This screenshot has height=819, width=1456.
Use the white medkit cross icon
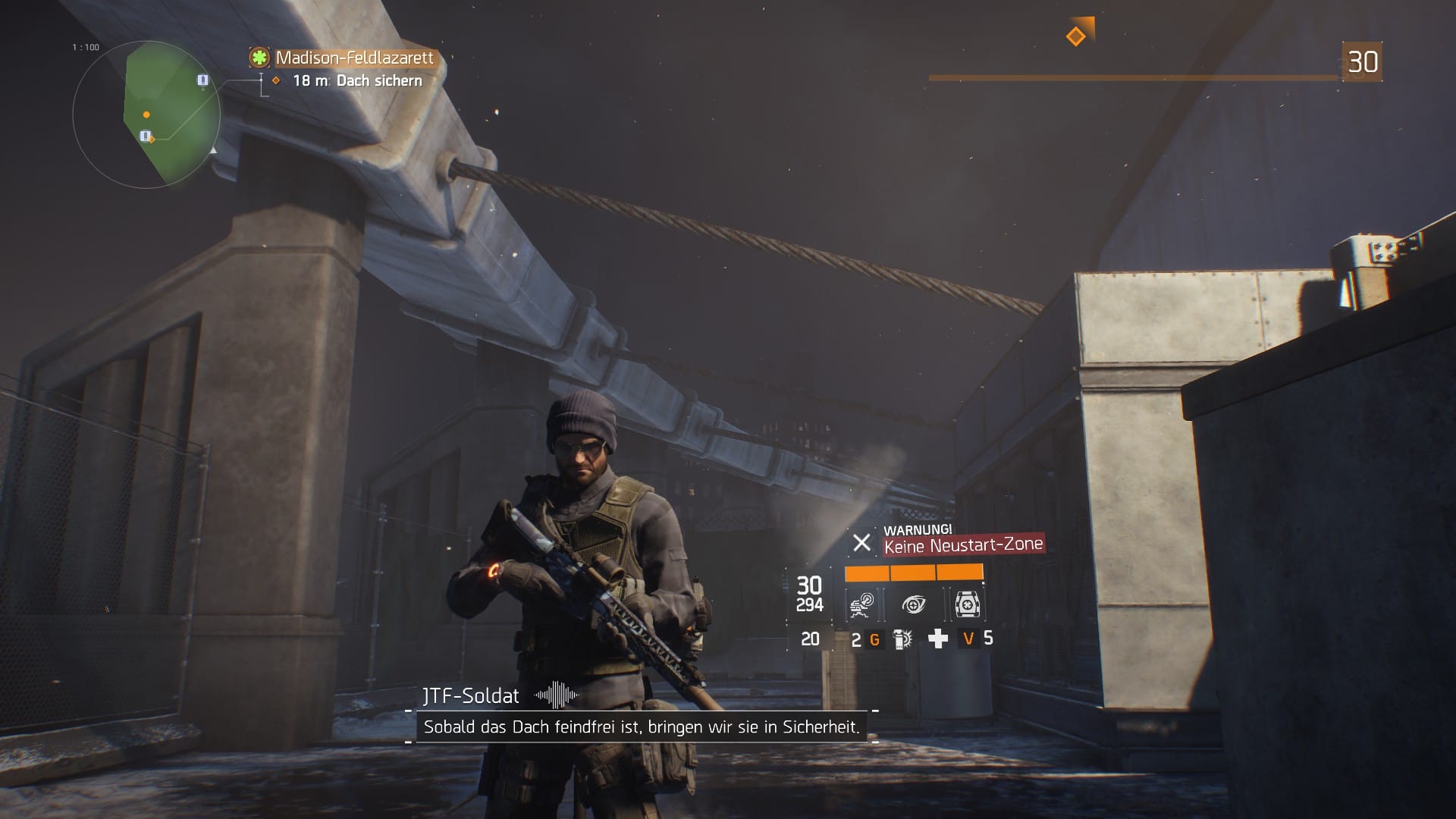(x=938, y=639)
